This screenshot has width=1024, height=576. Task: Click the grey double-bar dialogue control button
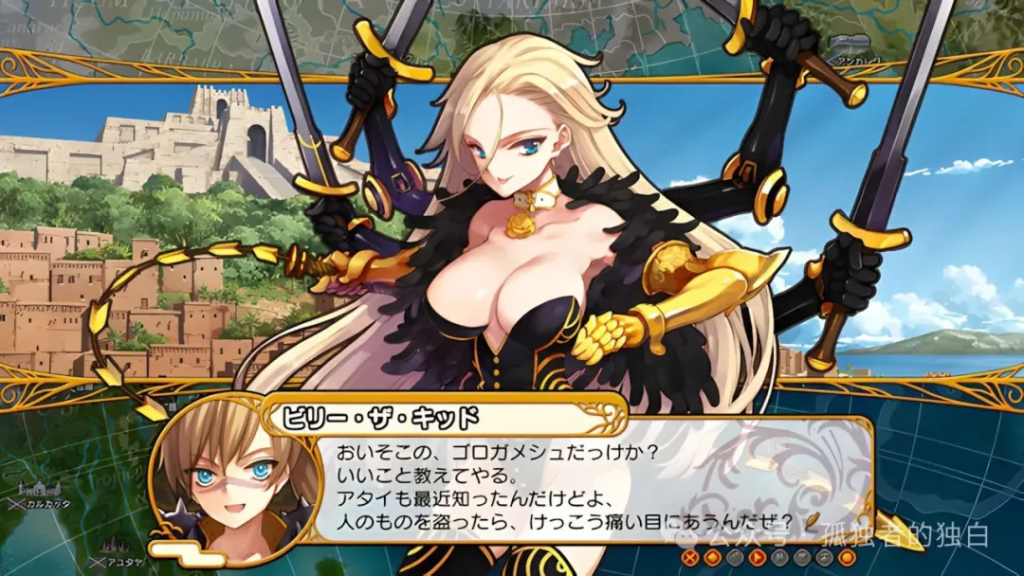tap(780, 557)
